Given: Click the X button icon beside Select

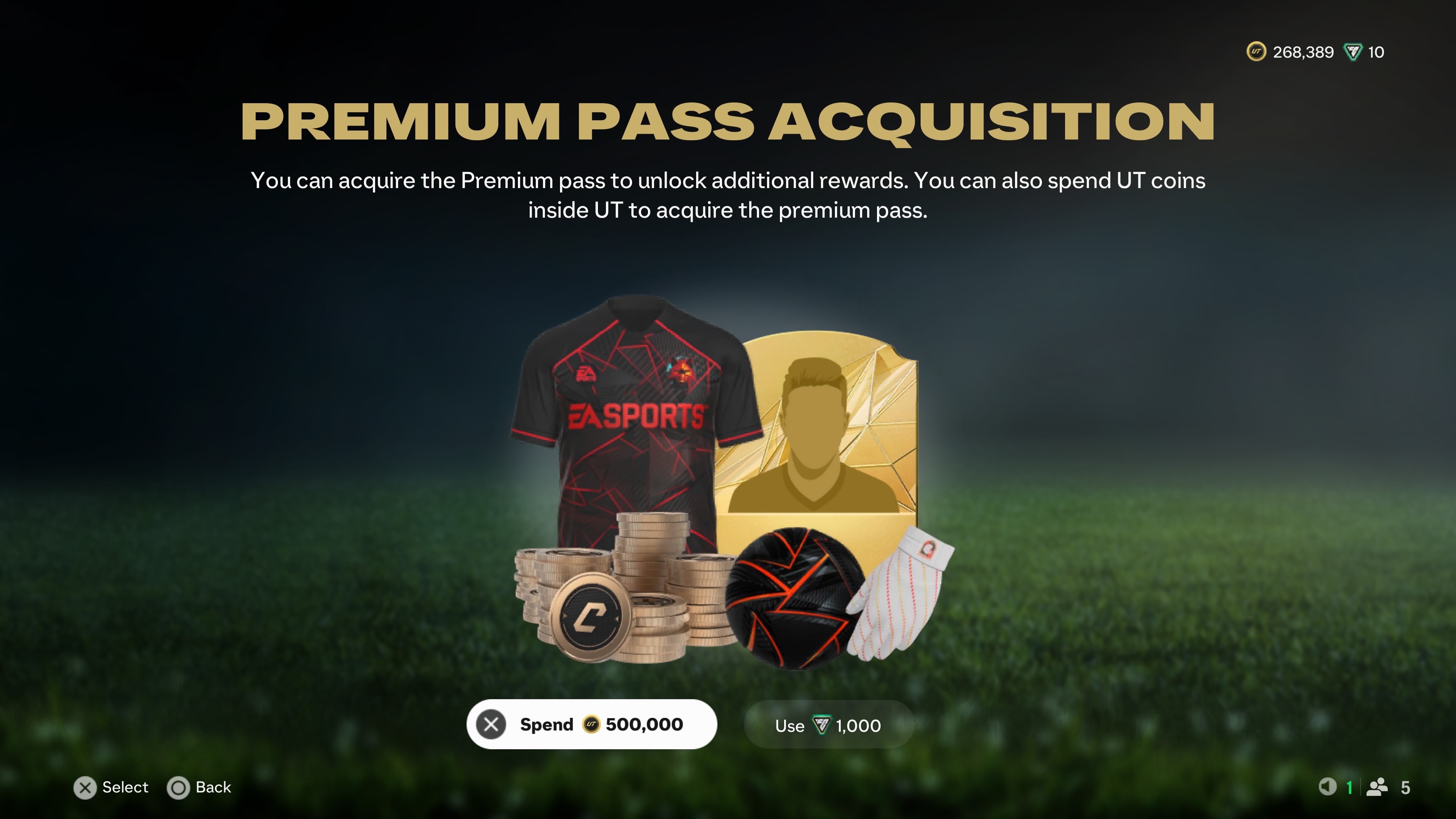Looking at the screenshot, I should (85, 788).
